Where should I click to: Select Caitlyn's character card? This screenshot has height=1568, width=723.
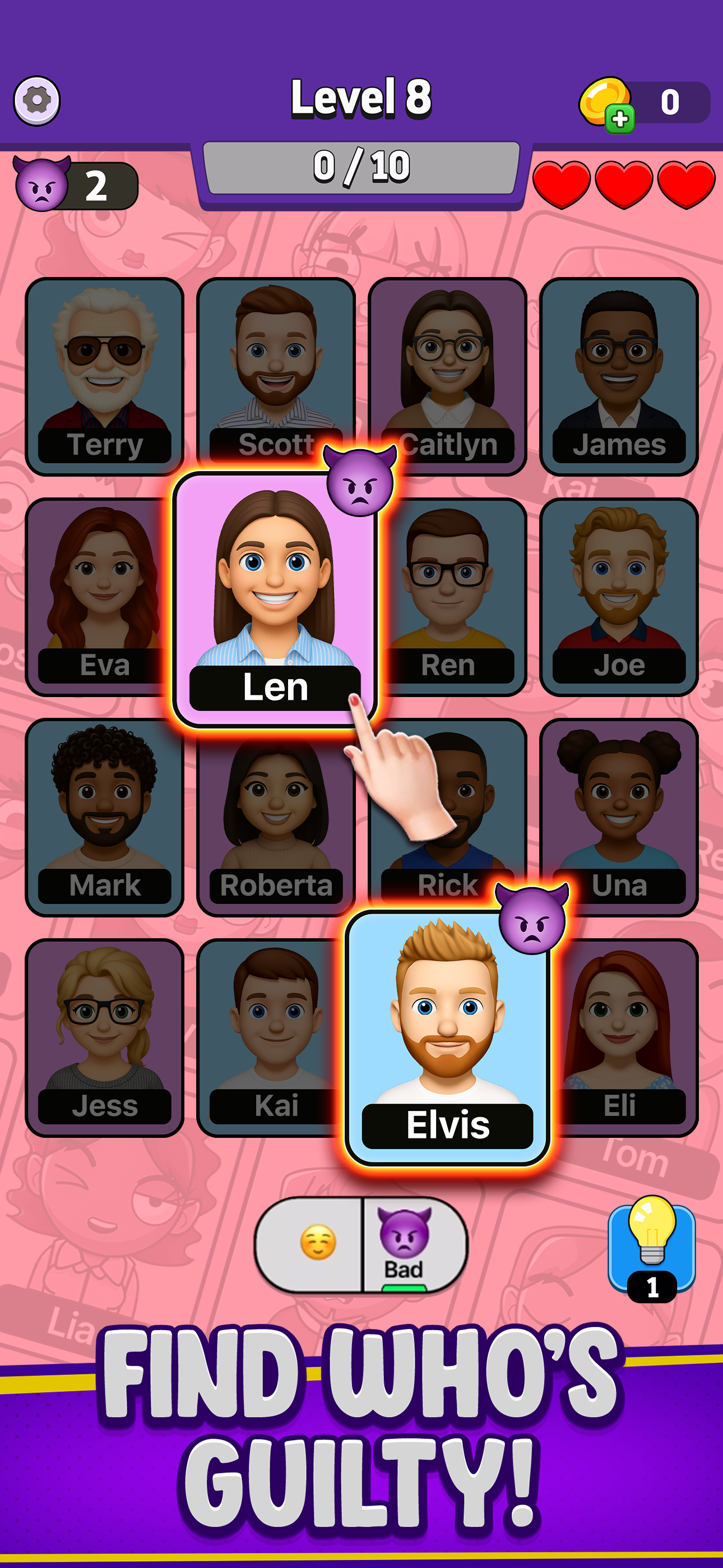[447, 371]
